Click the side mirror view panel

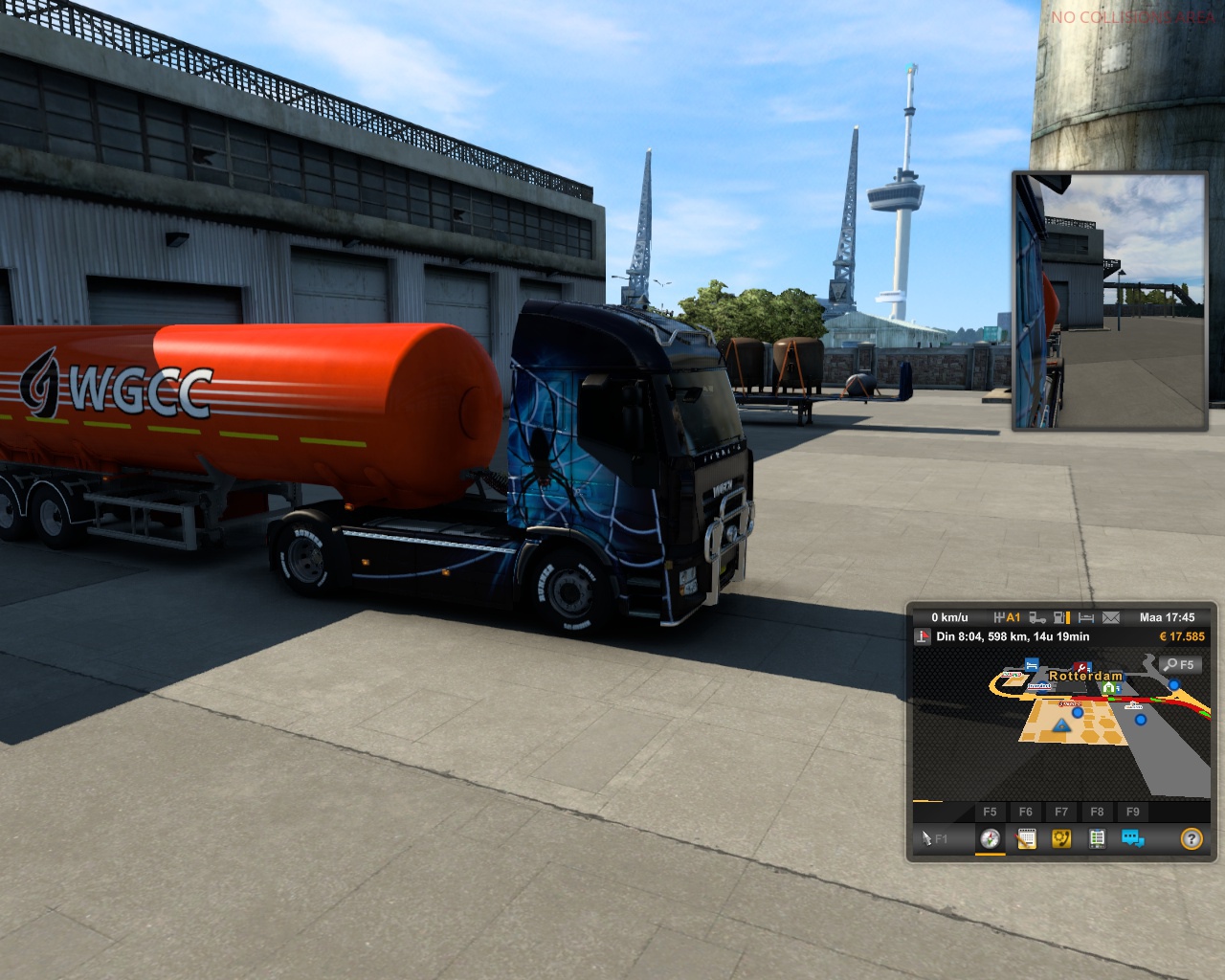click(1110, 301)
